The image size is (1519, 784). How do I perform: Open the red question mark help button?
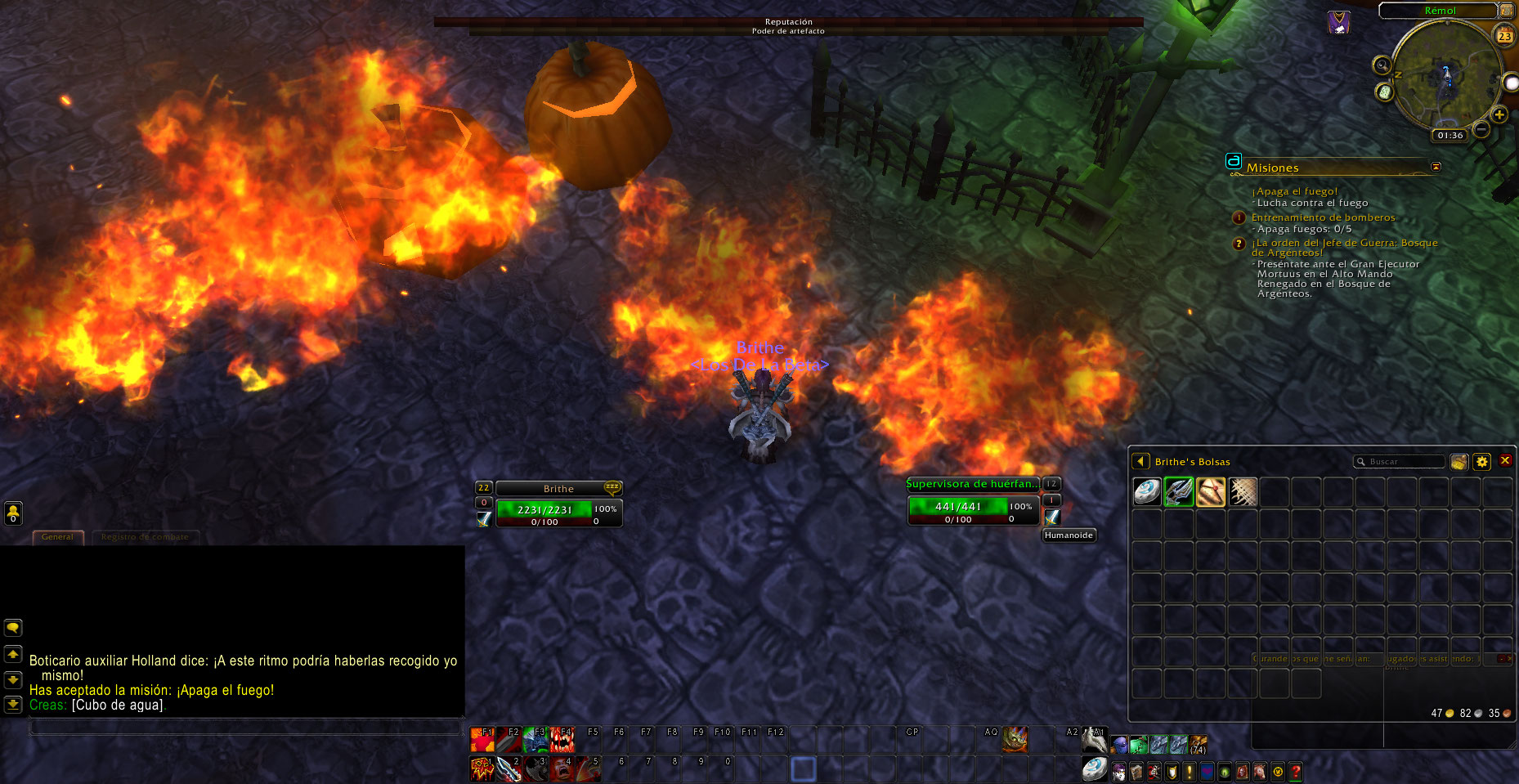[x=1295, y=772]
